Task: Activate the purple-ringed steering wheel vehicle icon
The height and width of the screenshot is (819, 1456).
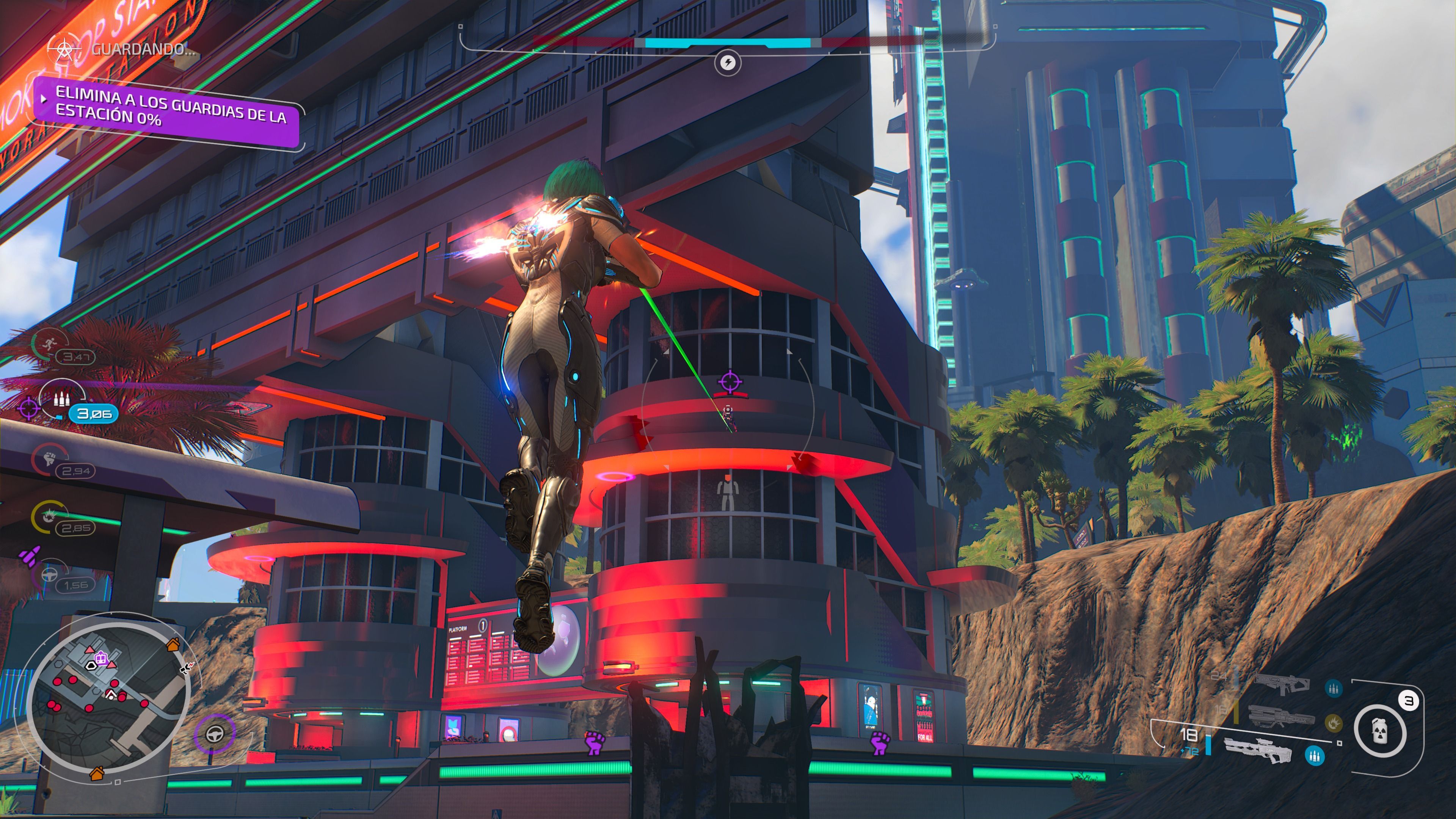Action: coord(215,734)
